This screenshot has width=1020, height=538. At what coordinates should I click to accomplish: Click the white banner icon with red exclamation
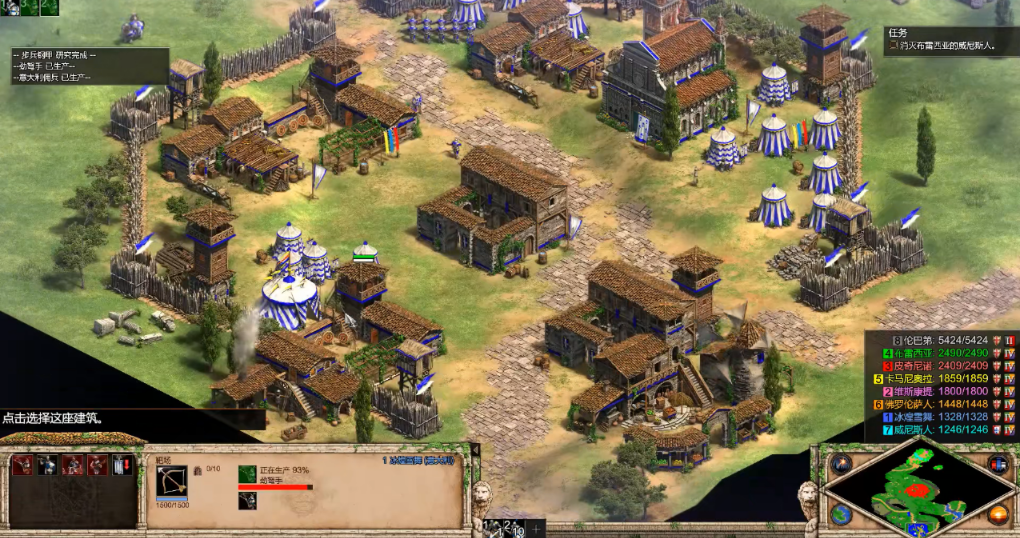122,466
